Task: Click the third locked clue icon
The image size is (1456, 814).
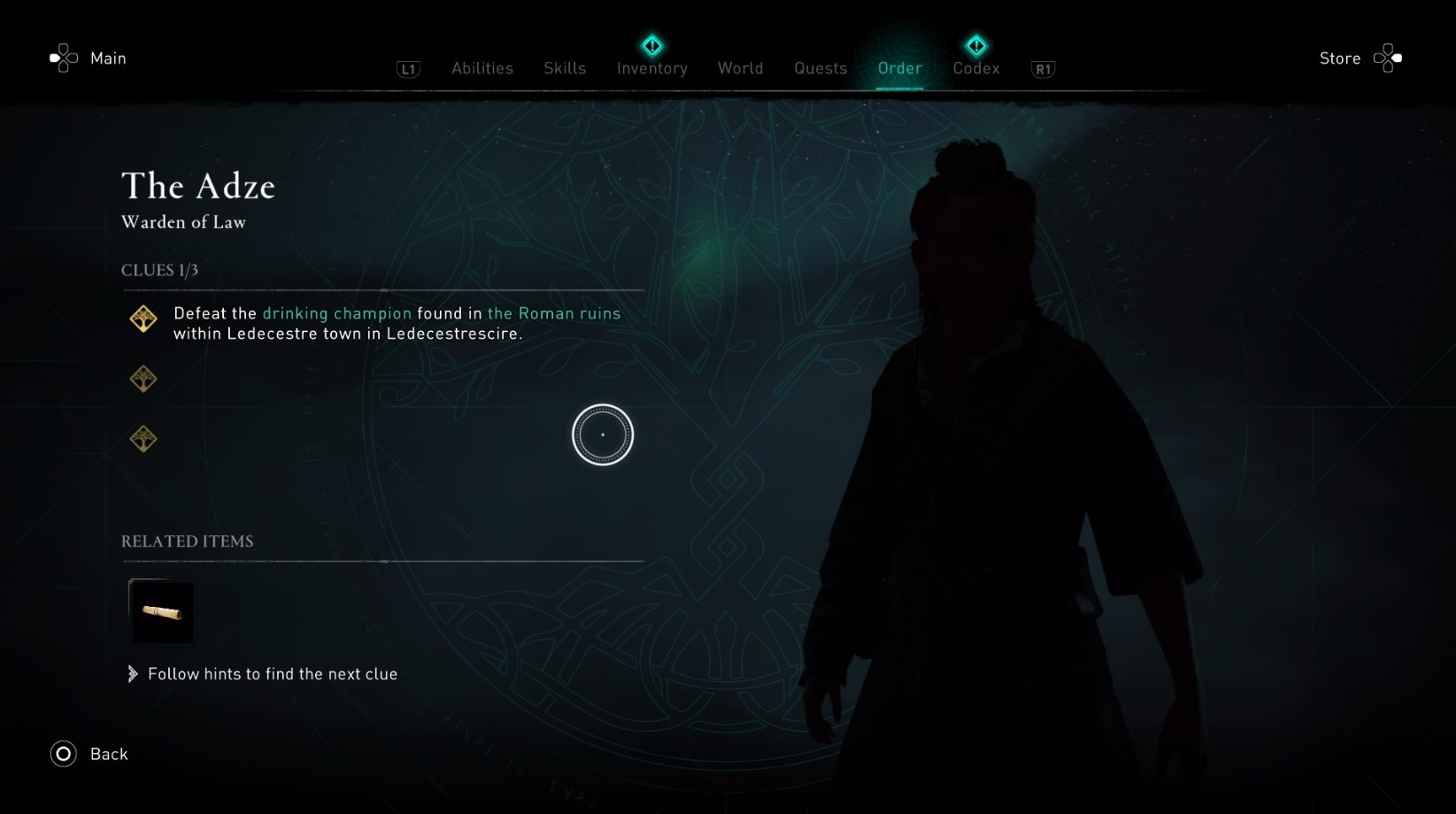Action: (143, 438)
